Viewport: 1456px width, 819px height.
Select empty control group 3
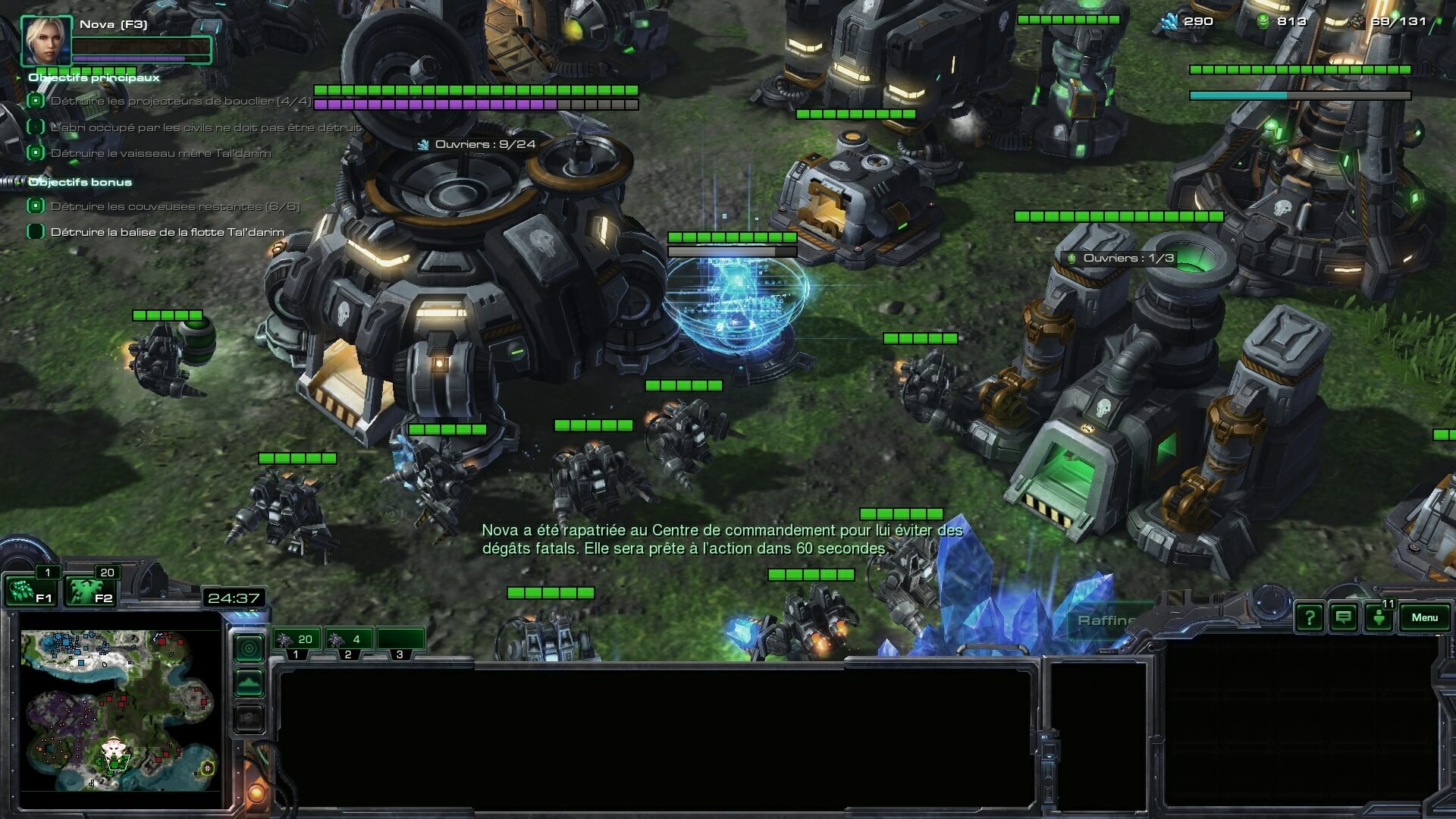(x=400, y=640)
